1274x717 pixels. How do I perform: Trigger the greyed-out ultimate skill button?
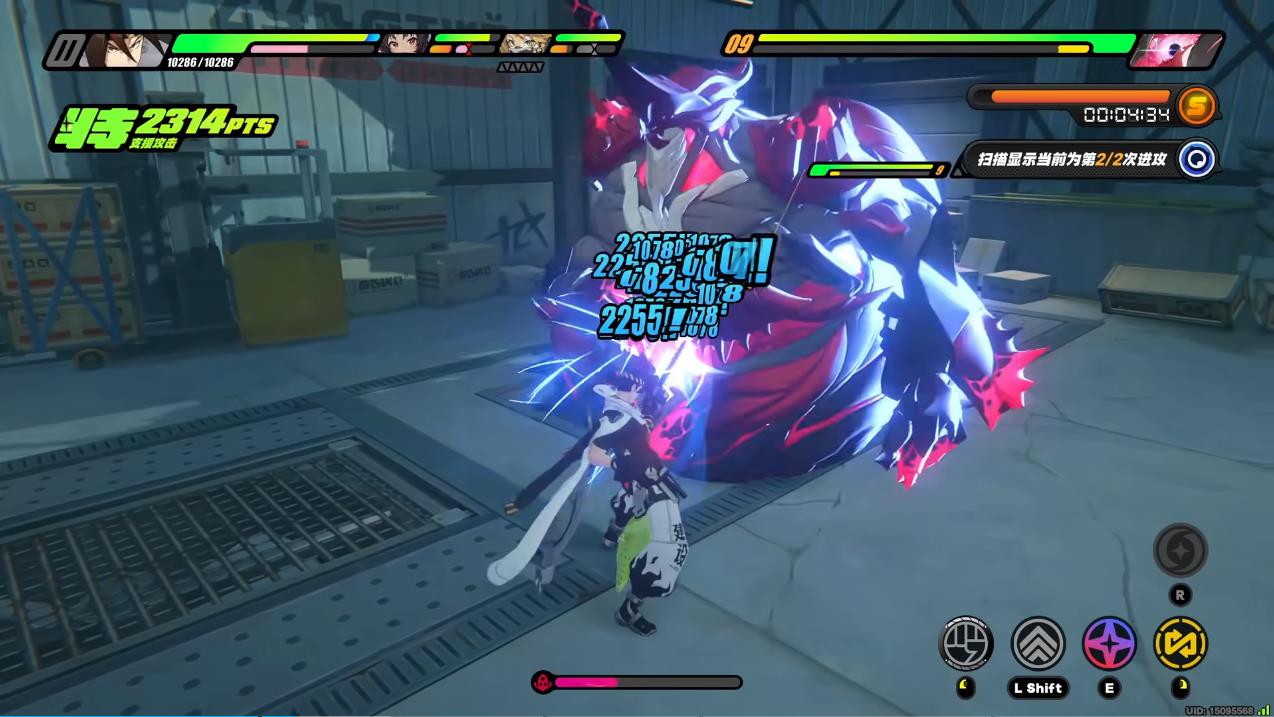1180,550
